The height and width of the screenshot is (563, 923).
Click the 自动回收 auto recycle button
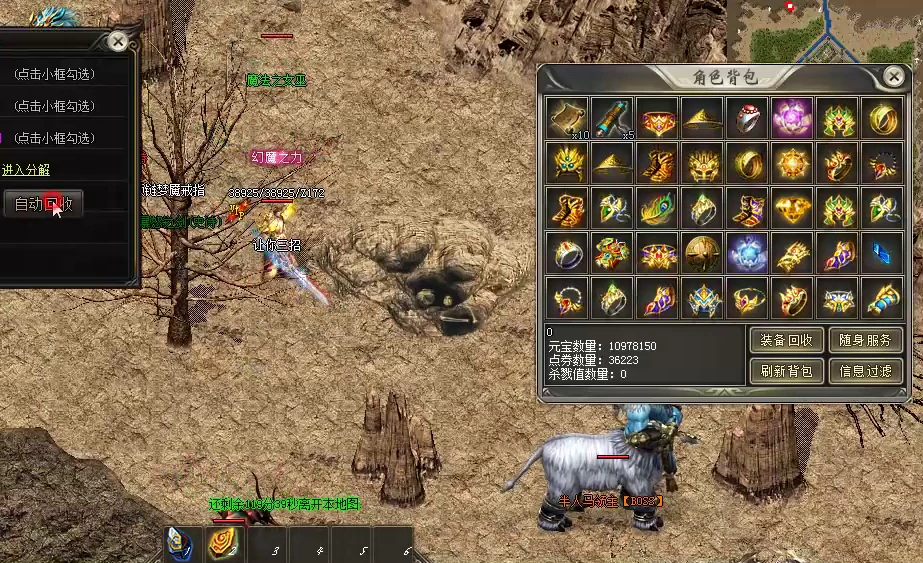[42, 205]
